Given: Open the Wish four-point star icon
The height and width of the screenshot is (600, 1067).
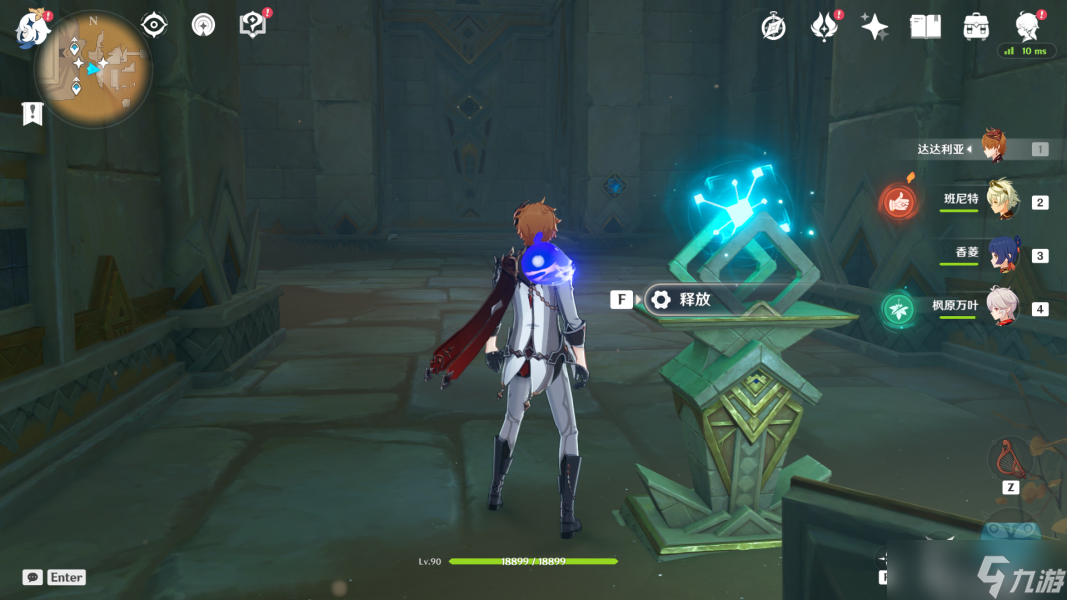Looking at the screenshot, I should click(874, 27).
